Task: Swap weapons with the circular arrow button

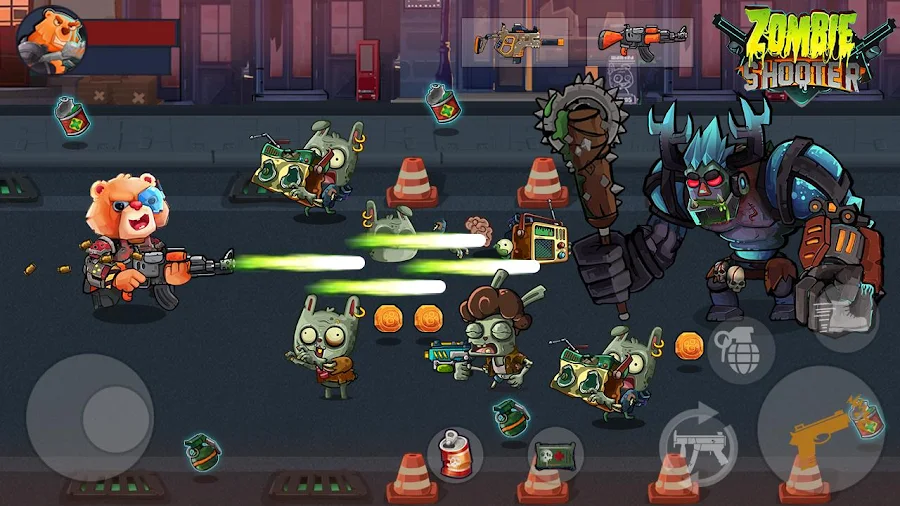Action: click(698, 440)
